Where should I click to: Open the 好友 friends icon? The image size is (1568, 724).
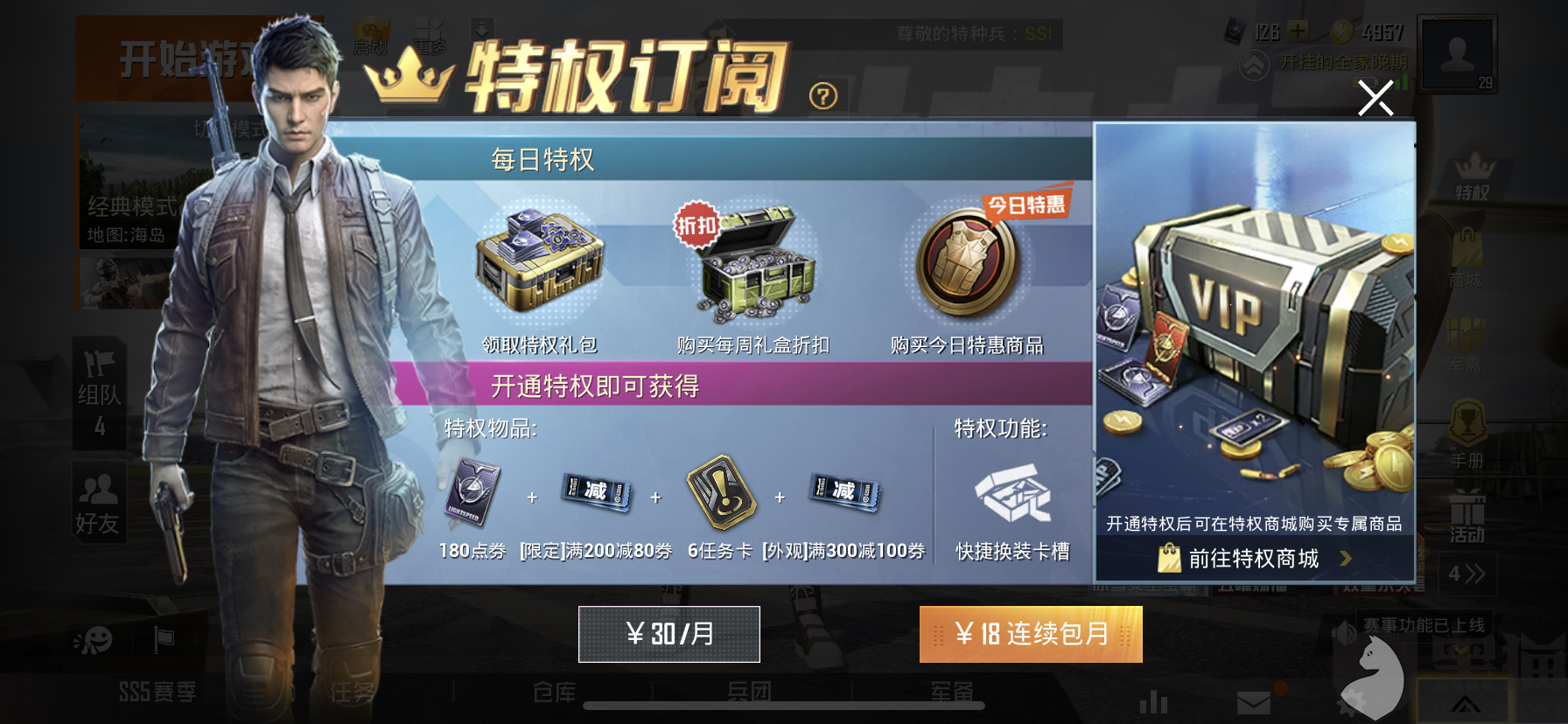tap(98, 498)
